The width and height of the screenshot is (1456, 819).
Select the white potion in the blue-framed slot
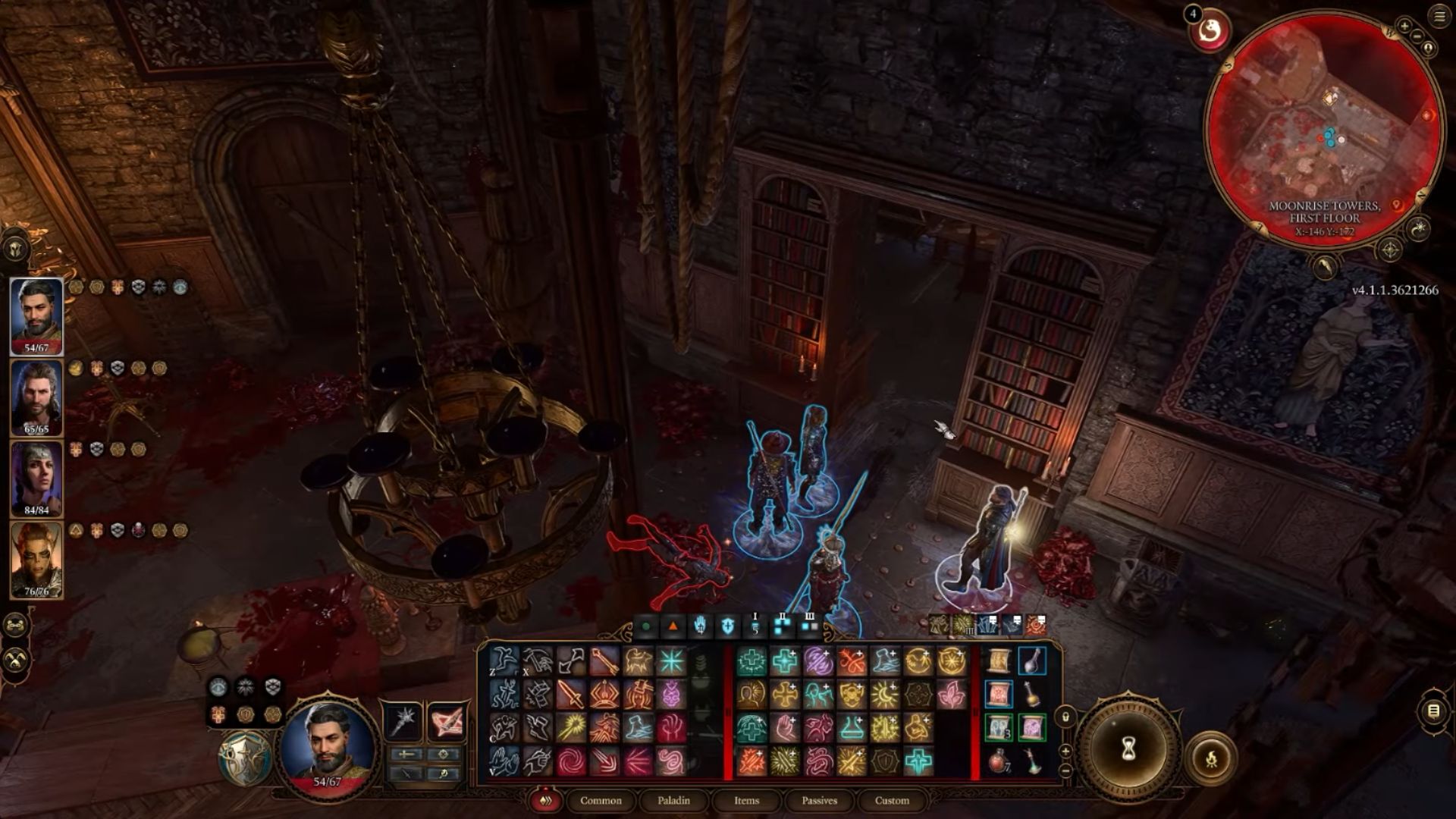pos(1033,661)
